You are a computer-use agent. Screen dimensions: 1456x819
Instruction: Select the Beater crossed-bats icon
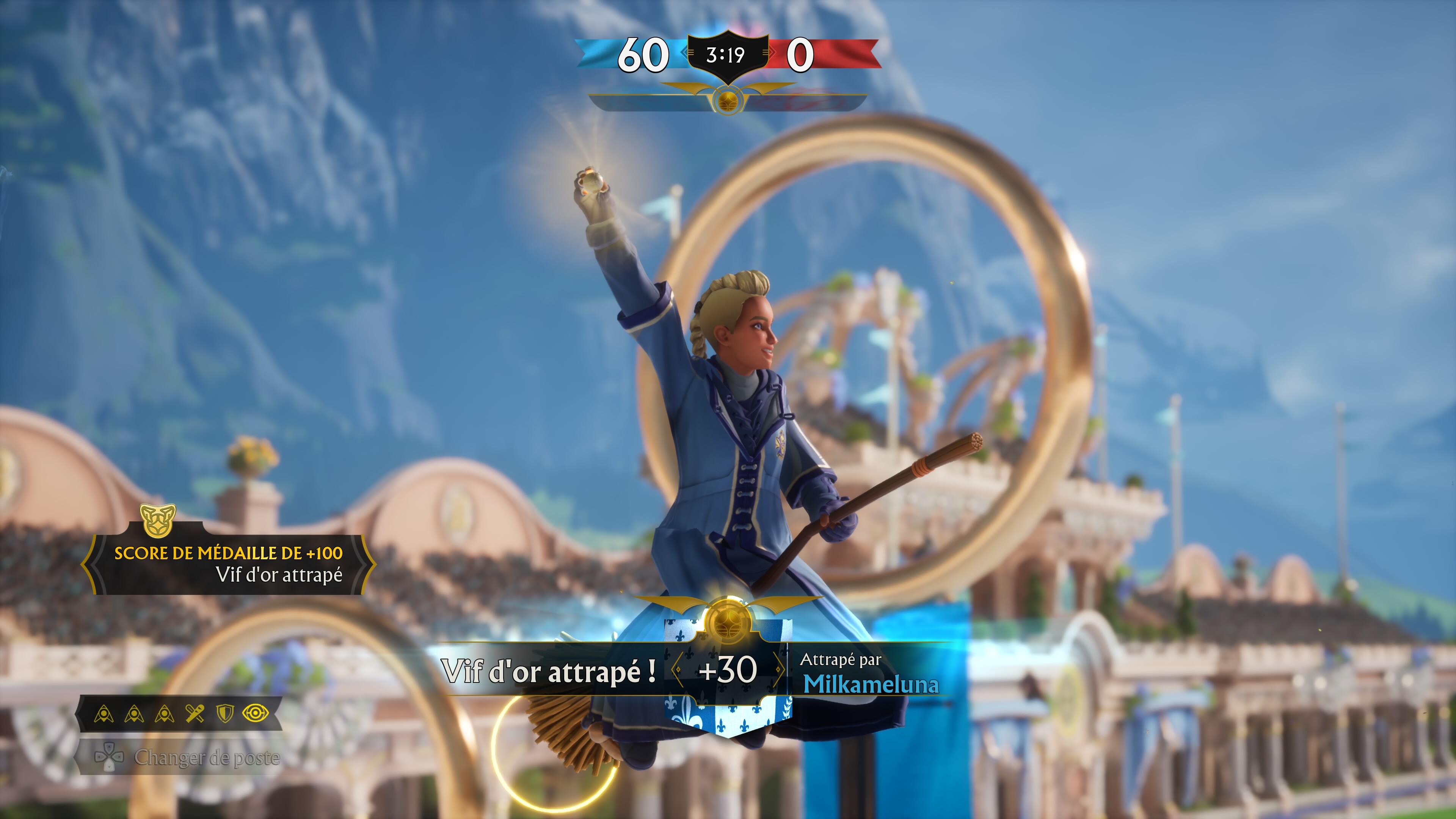[195, 713]
